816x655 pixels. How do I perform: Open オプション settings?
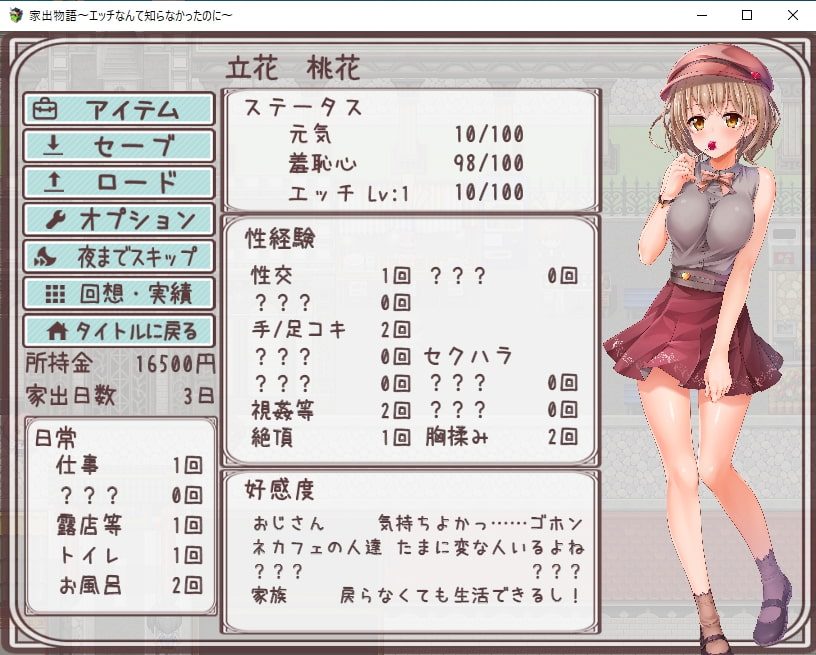119,219
